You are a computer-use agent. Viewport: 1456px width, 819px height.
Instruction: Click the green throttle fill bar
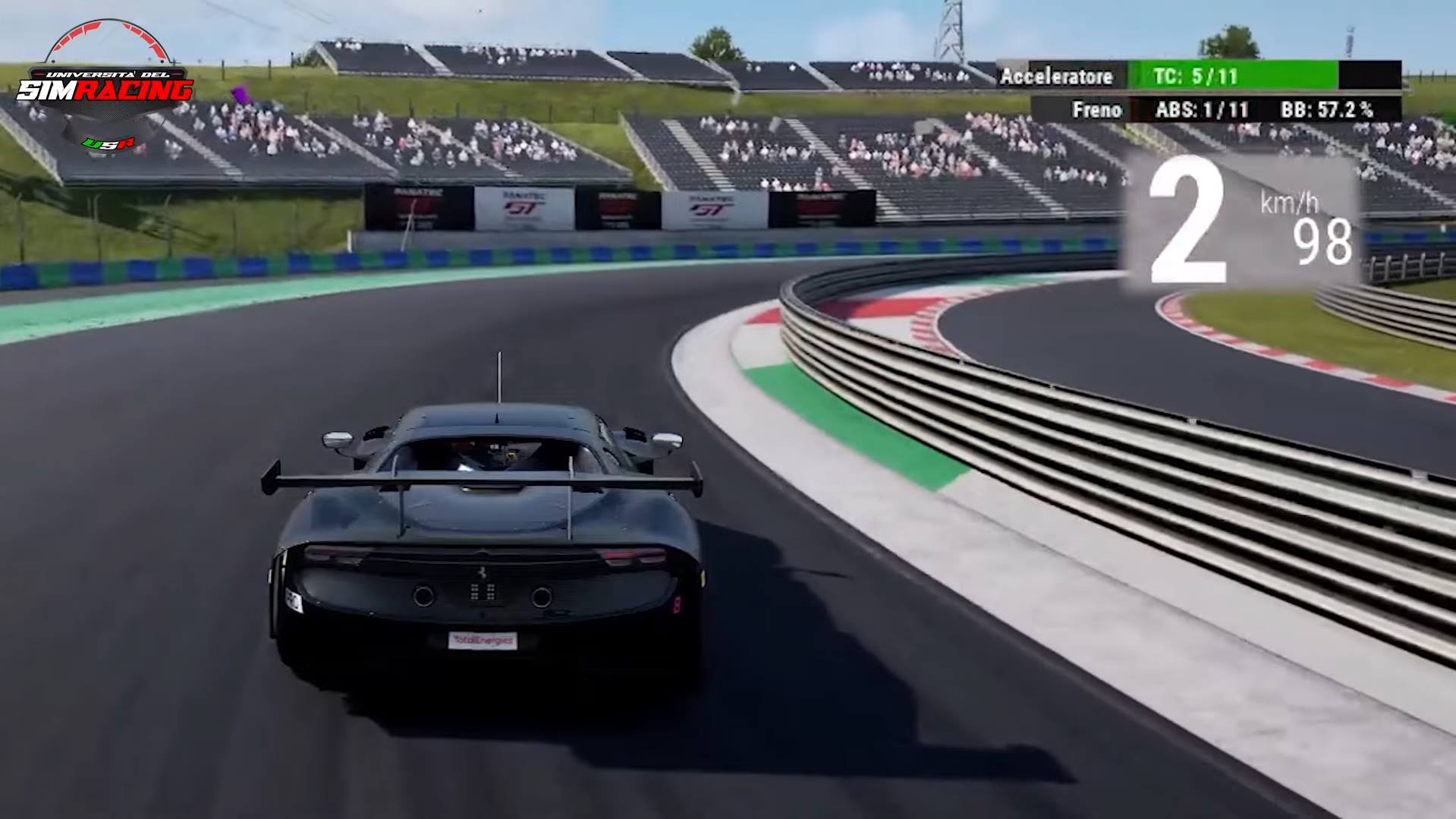coord(1275,77)
